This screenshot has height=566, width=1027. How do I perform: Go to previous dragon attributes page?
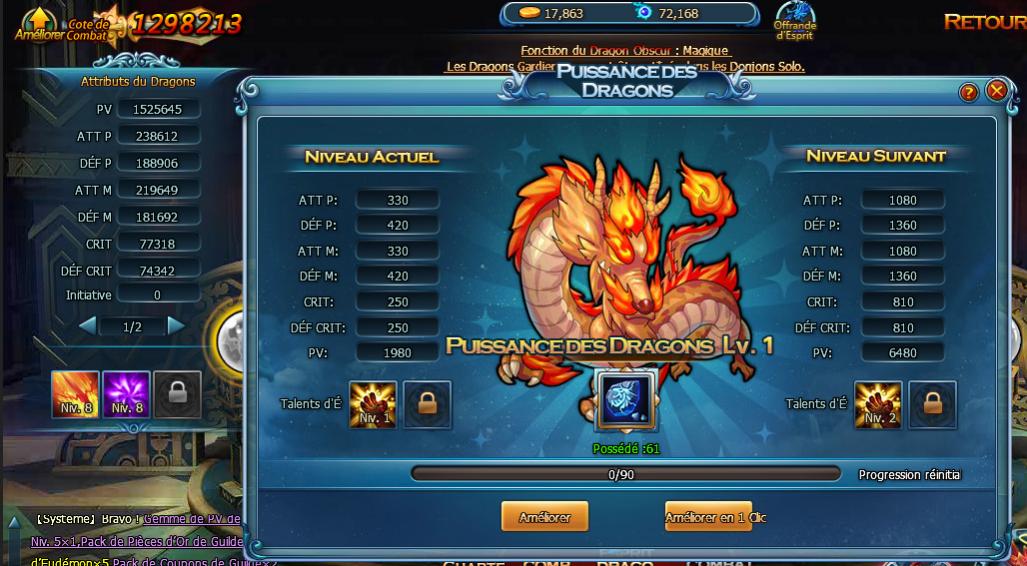coord(88,326)
